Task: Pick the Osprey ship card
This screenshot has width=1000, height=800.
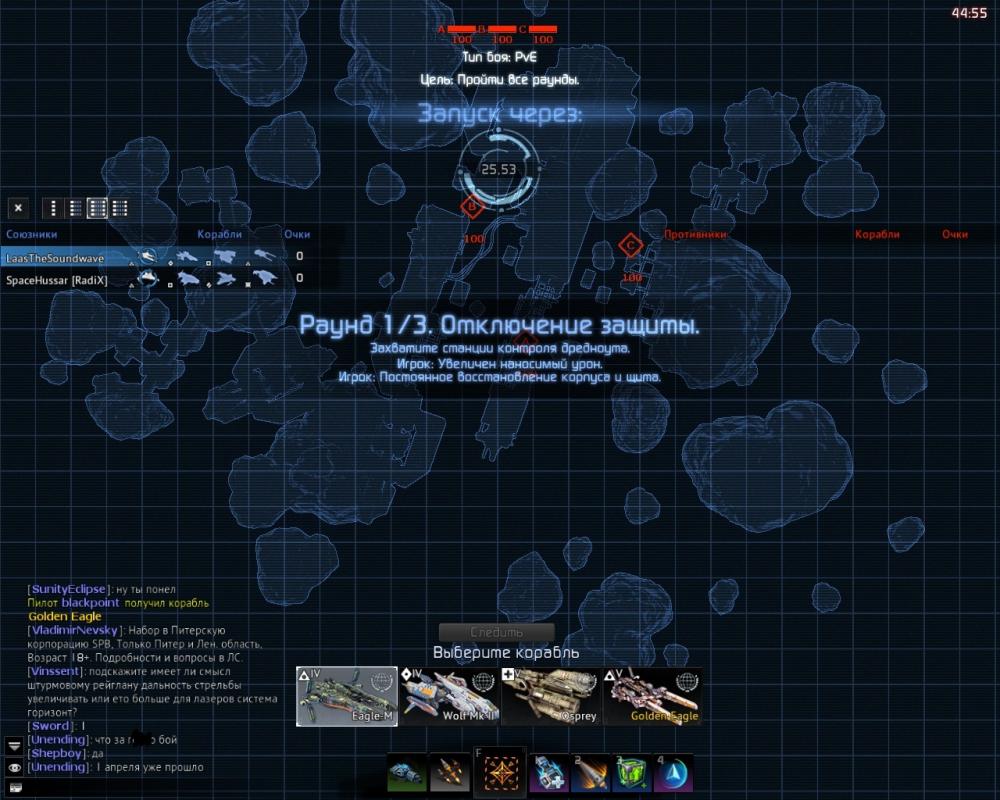Action: point(549,696)
